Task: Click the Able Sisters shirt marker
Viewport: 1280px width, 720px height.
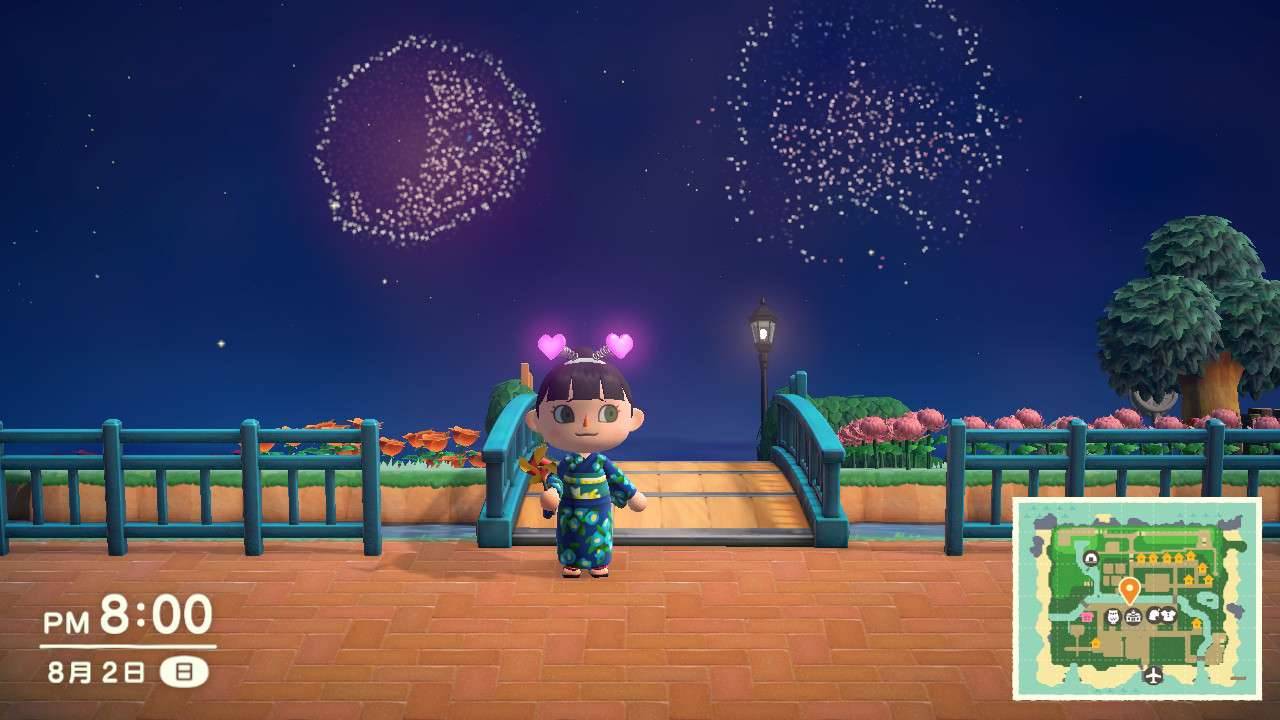Action: (x=1167, y=616)
